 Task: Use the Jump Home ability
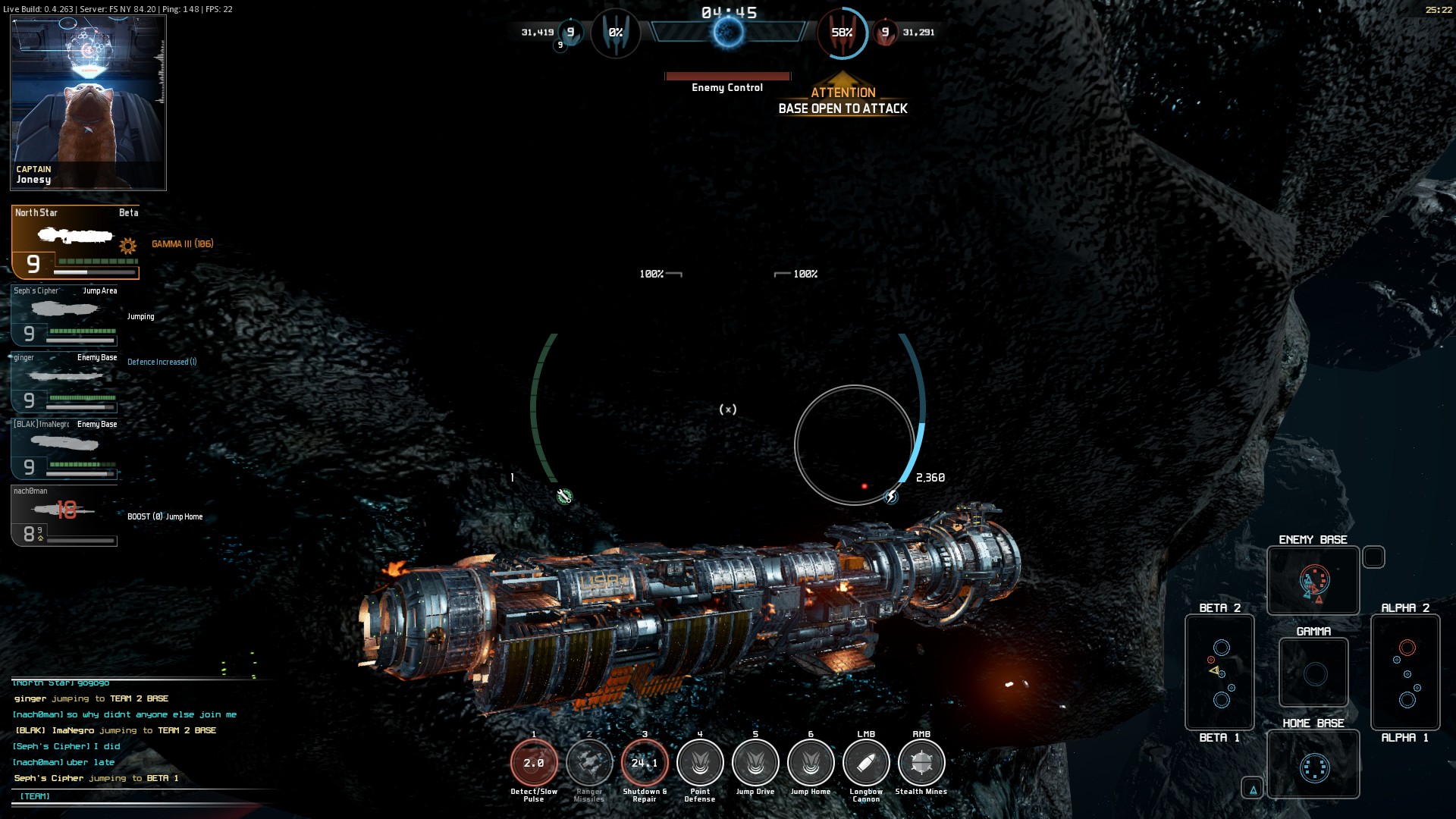pyautogui.click(x=811, y=763)
